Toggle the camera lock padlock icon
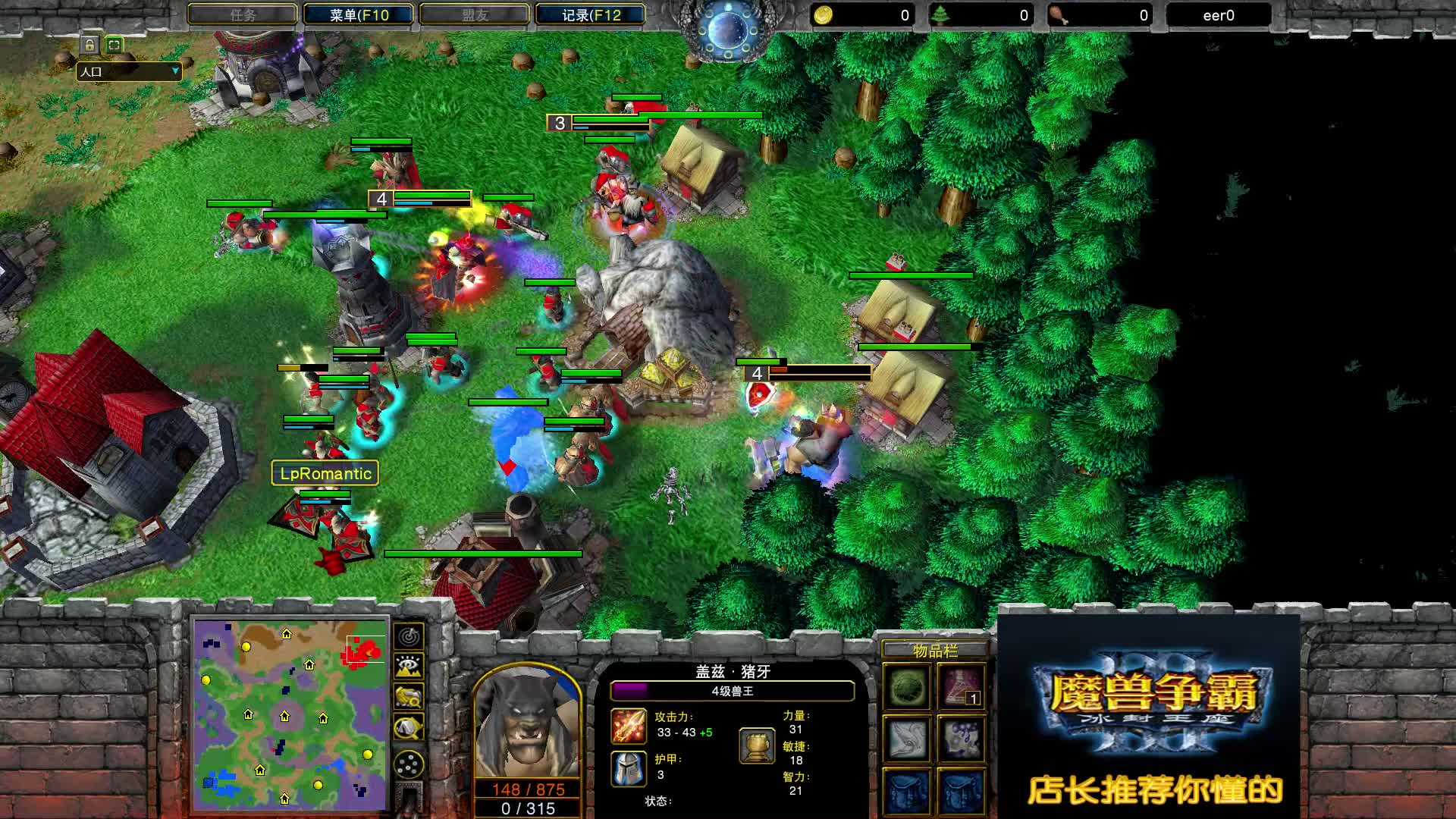Screen dimensions: 1456x819 pyautogui.click(x=90, y=45)
